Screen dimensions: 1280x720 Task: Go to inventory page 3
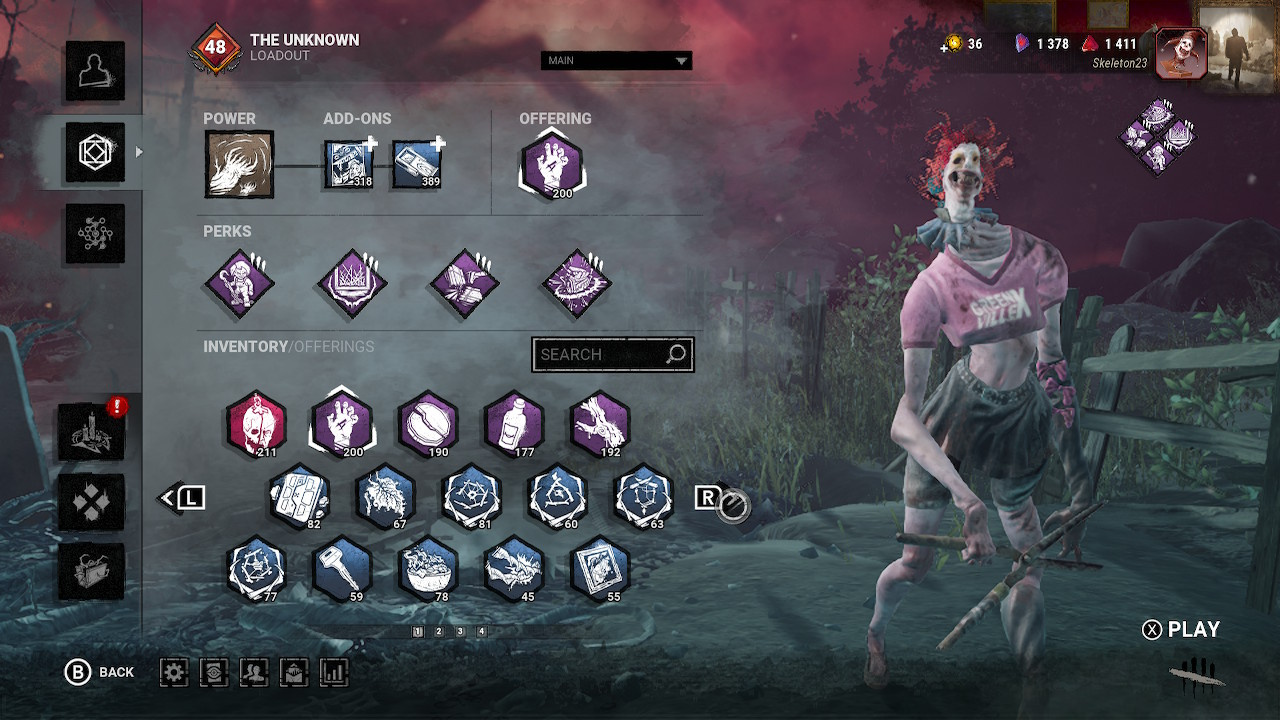[x=460, y=632]
